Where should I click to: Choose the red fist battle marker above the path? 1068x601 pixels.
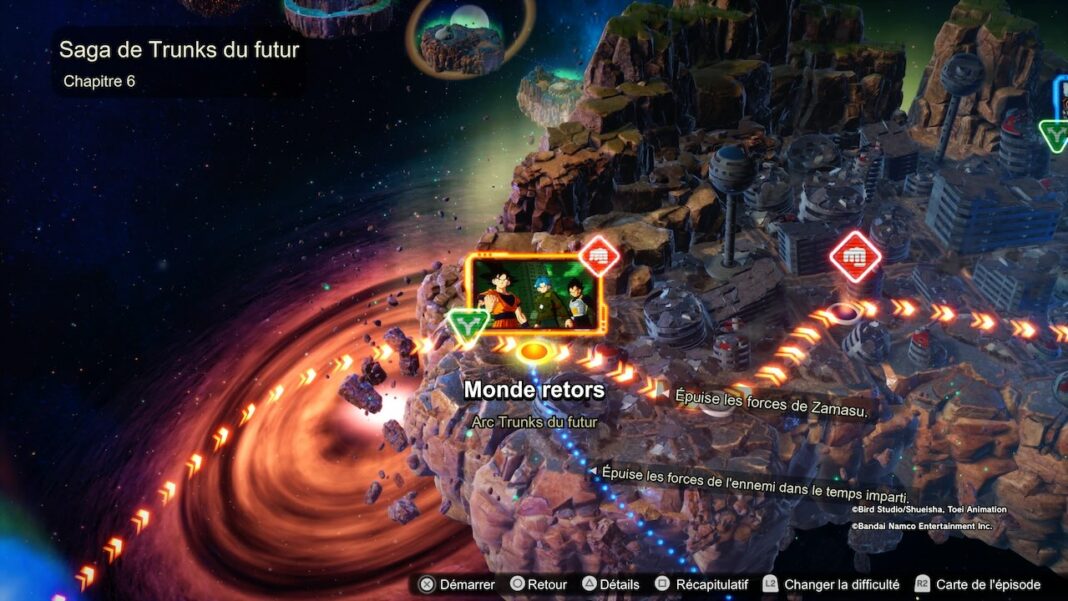(855, 257)
